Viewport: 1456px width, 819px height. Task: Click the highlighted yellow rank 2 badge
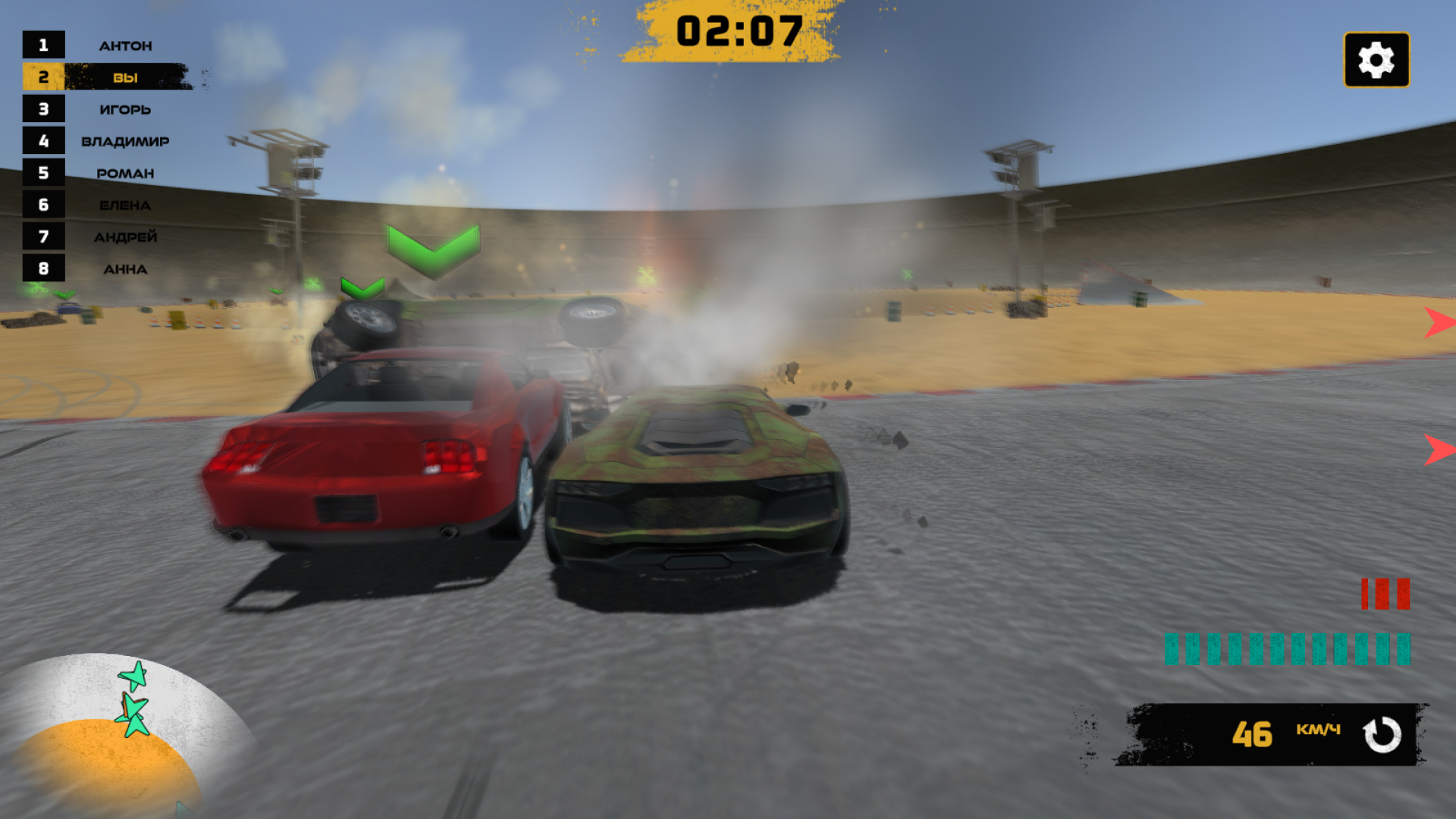44,77
